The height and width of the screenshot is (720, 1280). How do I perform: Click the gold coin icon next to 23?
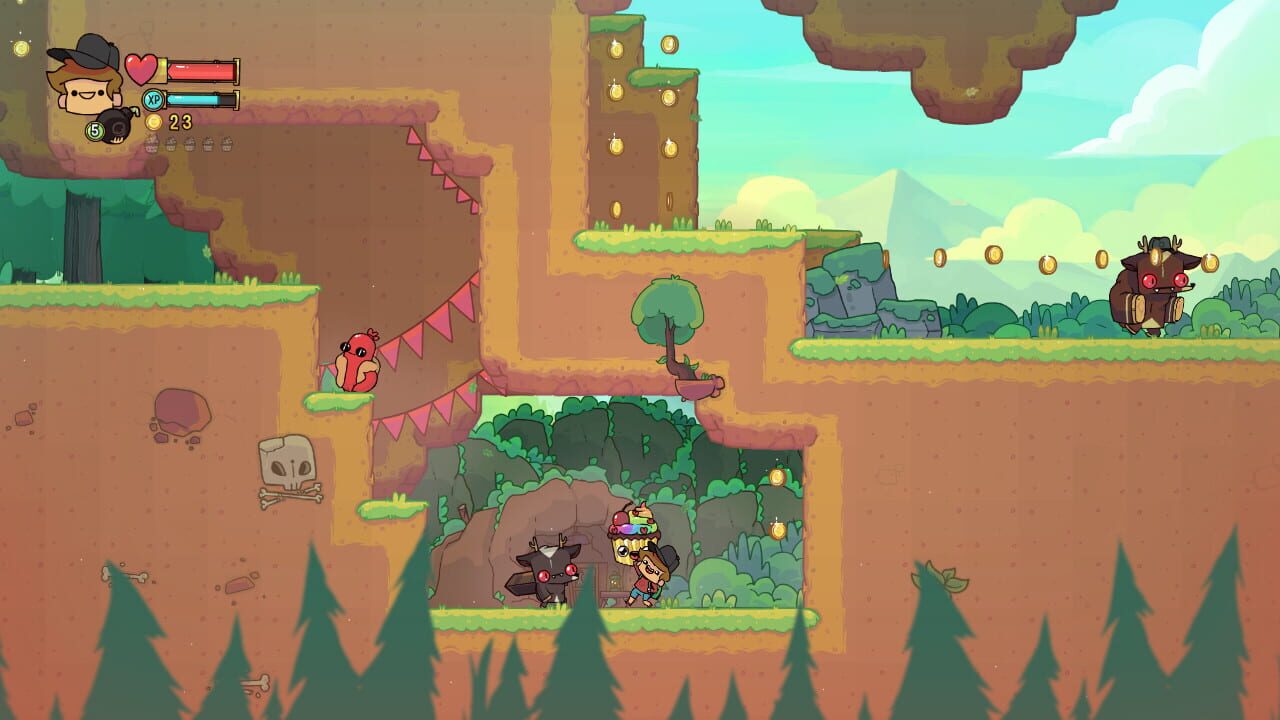[x=153, y=121]
